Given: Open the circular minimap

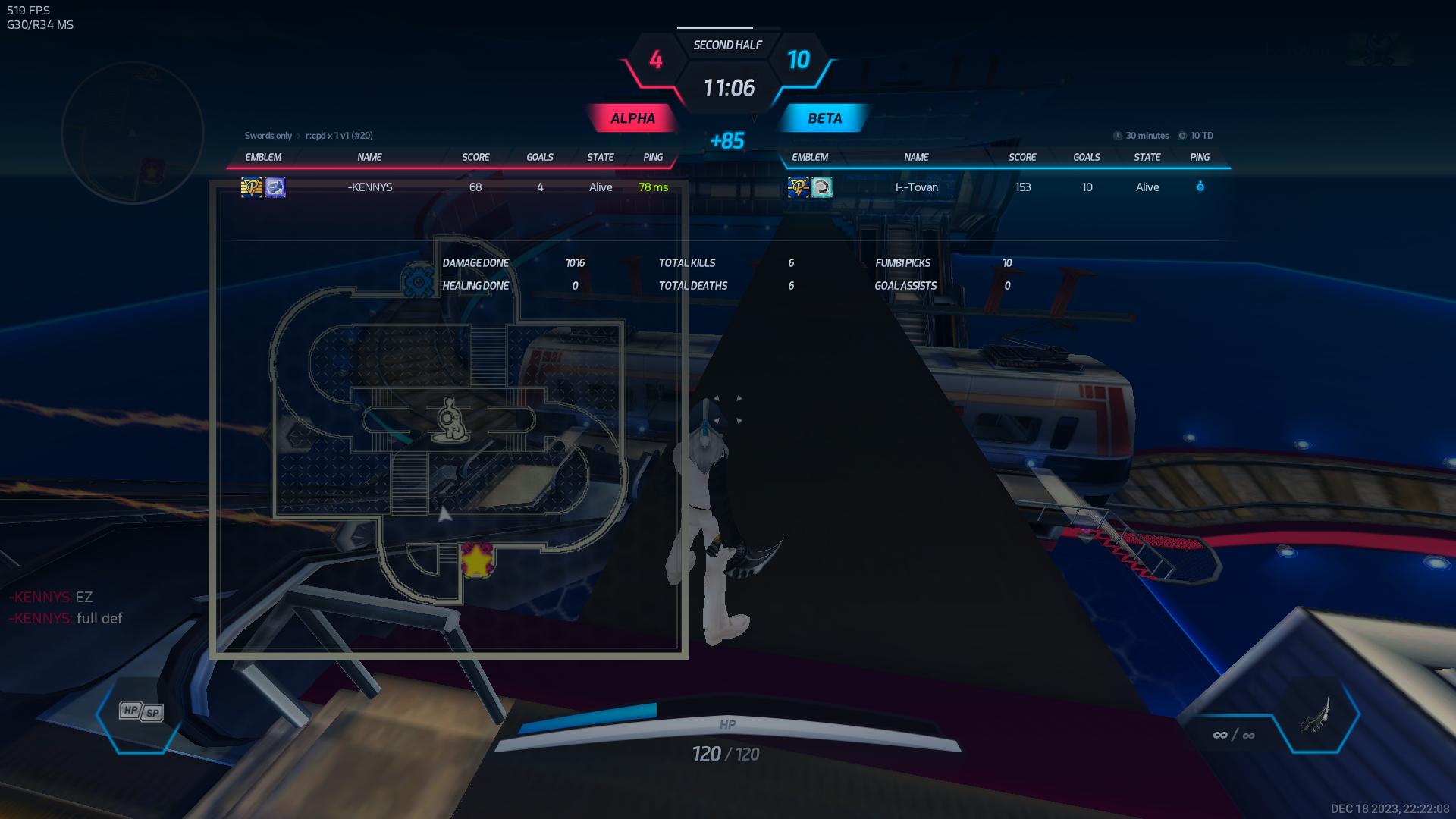Looking at the screenshot, I should [x=133, y=133].
